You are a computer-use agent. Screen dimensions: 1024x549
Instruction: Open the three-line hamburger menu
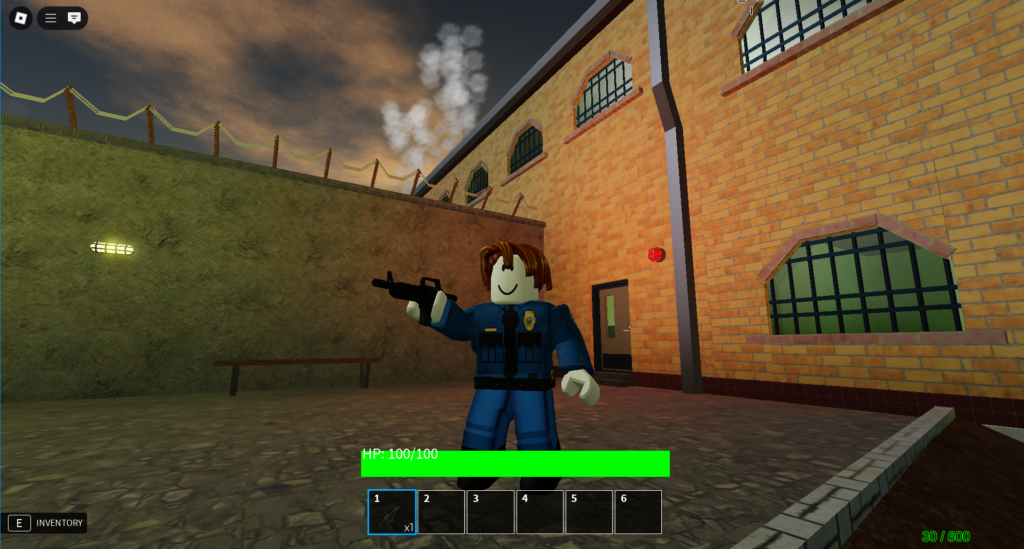tap(51, 18)
